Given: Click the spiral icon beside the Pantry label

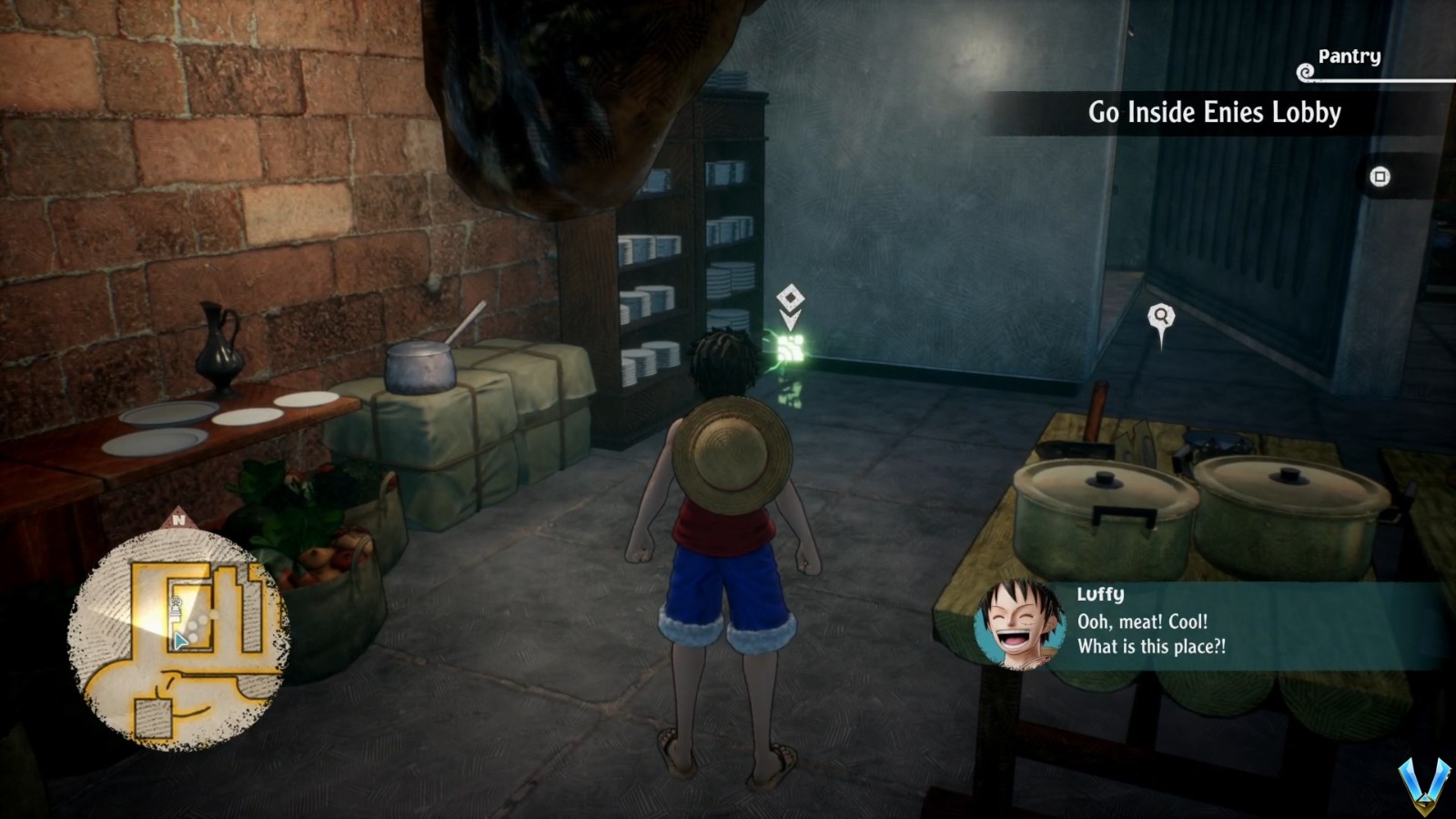Looking at the screenshot, I should pos(1305,71).
